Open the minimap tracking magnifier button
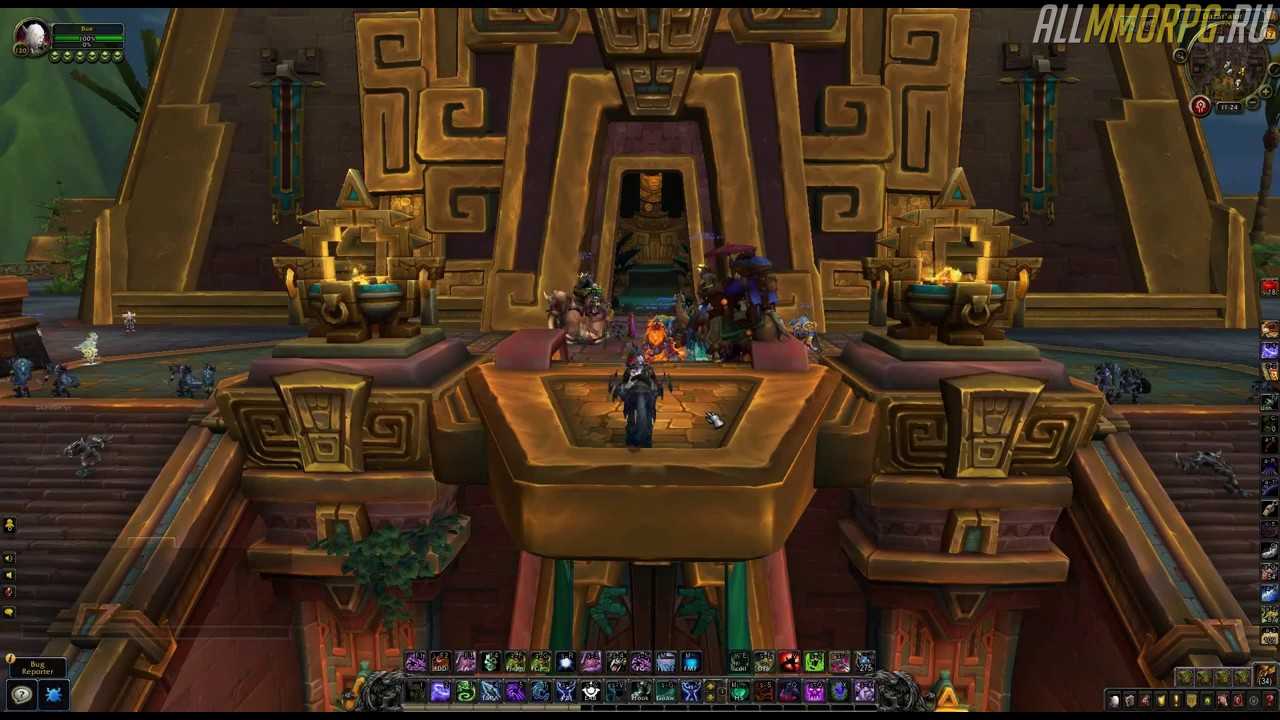 (1181, 56)
